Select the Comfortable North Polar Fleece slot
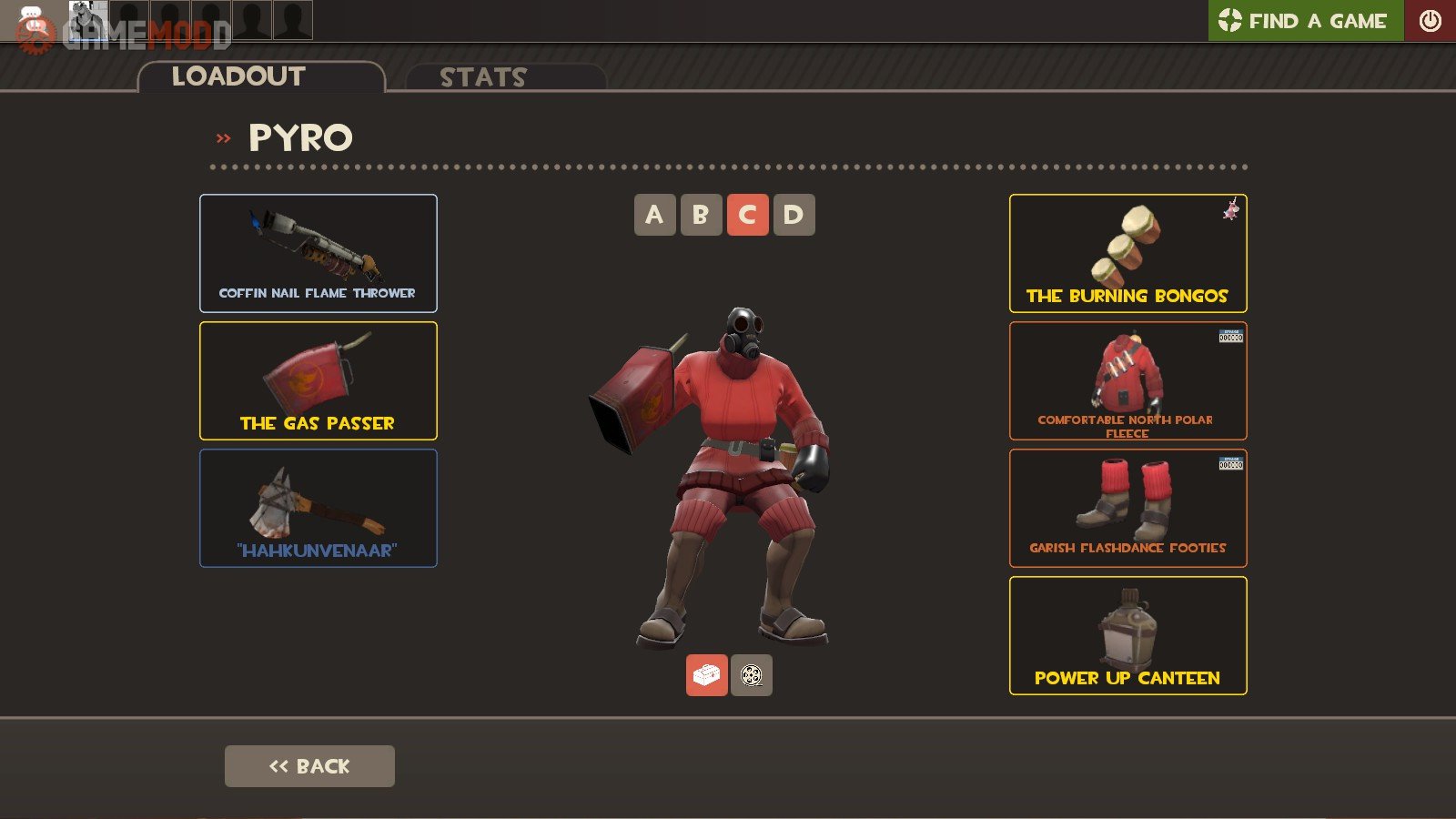 click(1127, 380)
